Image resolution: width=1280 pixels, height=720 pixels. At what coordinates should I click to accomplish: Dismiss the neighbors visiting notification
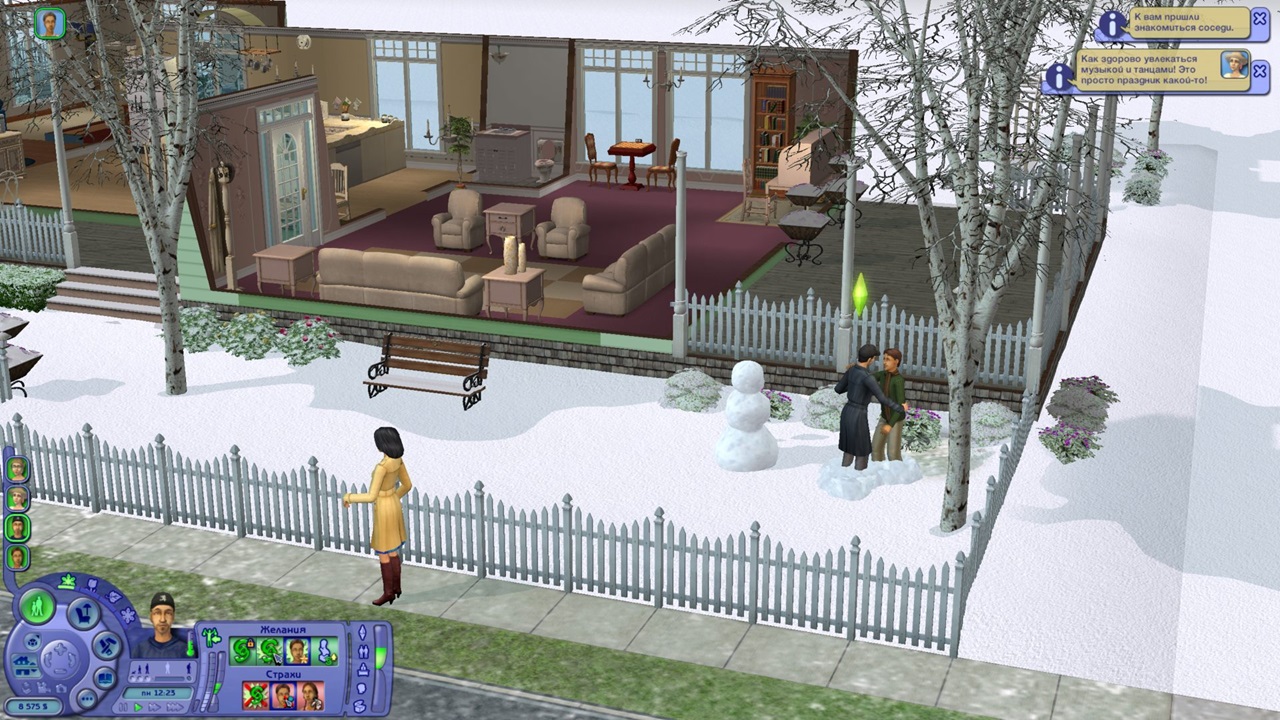point(1258,18)
